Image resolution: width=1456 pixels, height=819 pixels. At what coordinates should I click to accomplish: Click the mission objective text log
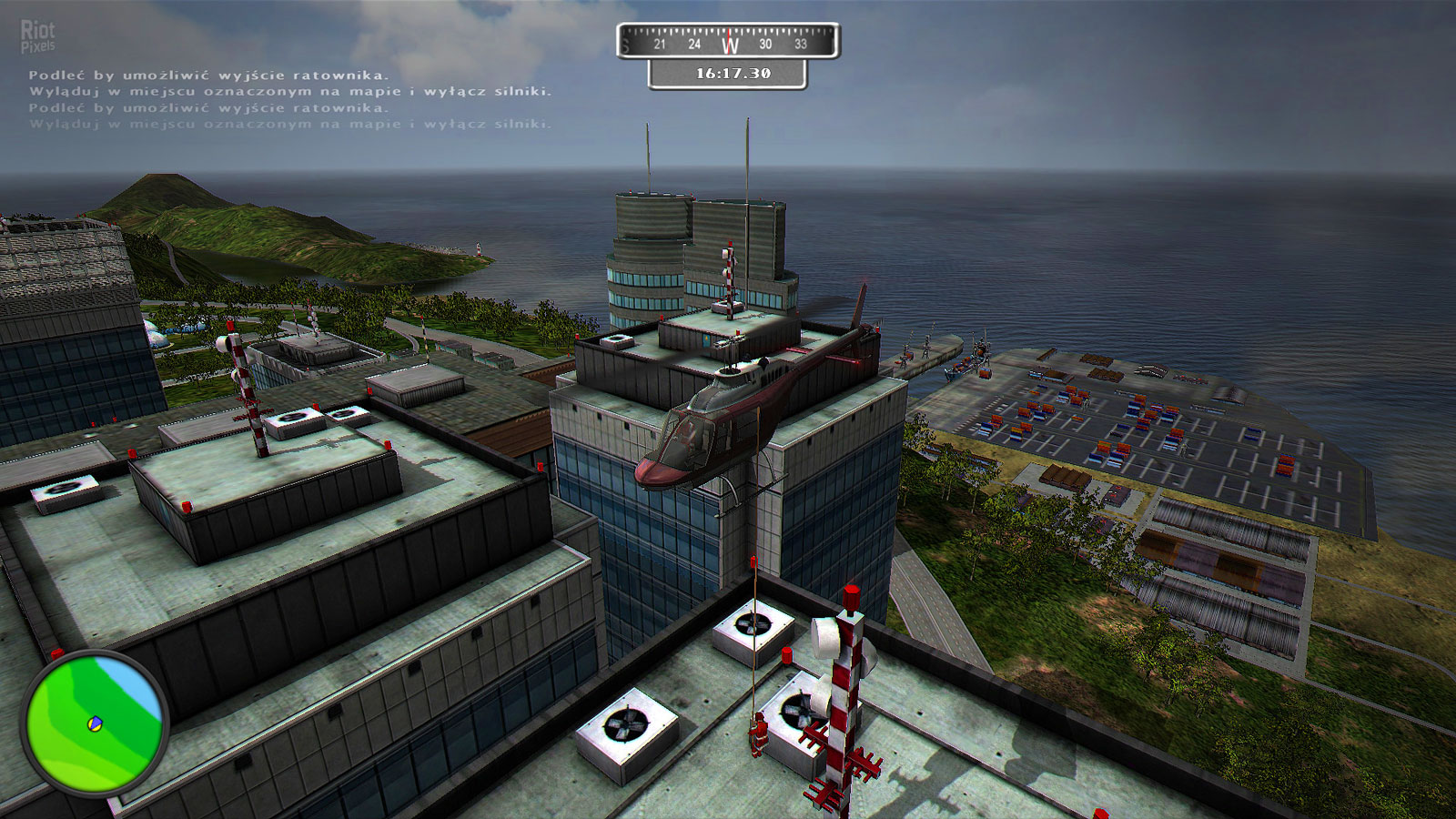pyautogui.click(x=289, y=99)
